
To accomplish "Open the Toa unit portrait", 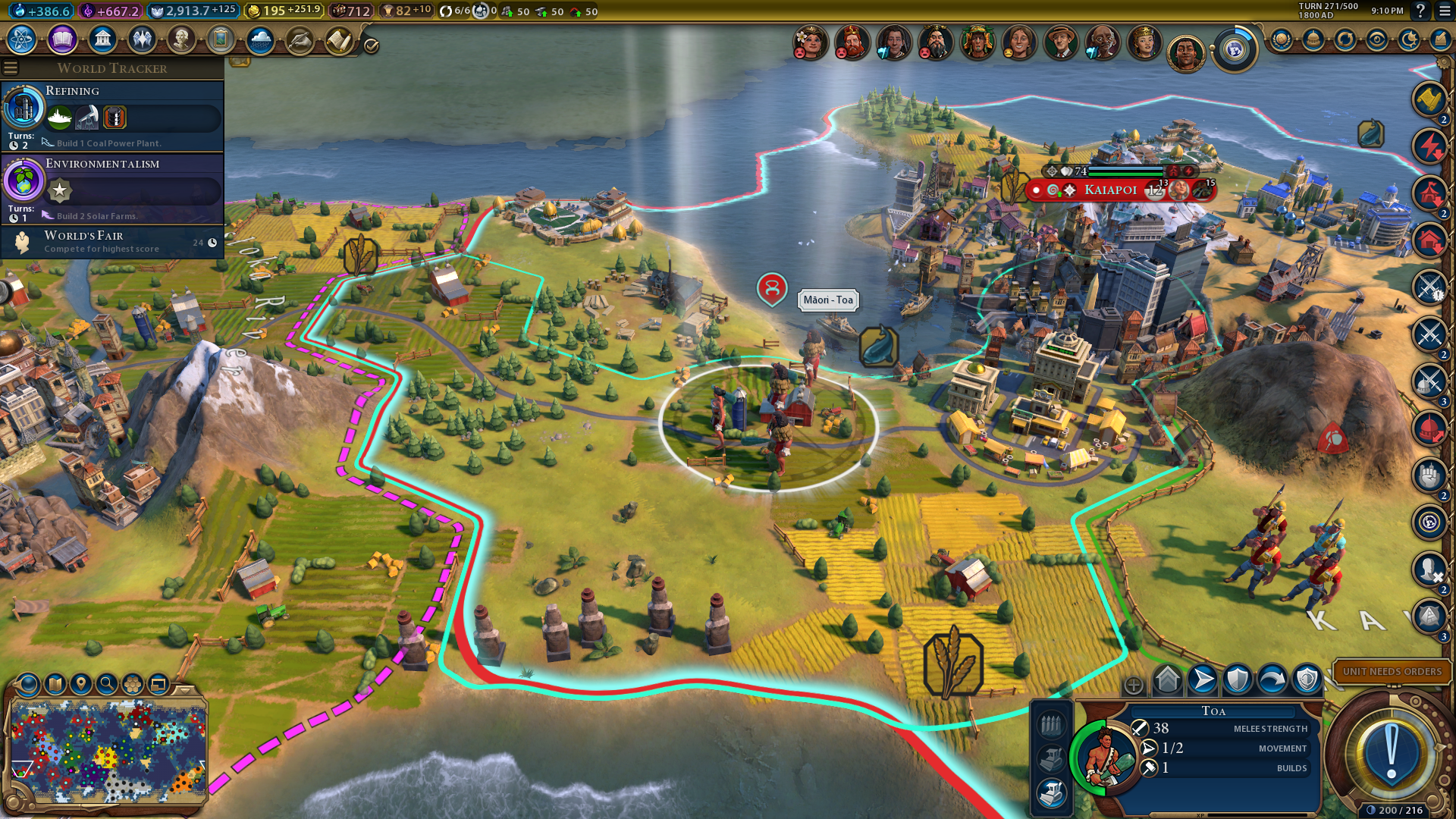I will pyautogui.click(x=1103, y=756).
